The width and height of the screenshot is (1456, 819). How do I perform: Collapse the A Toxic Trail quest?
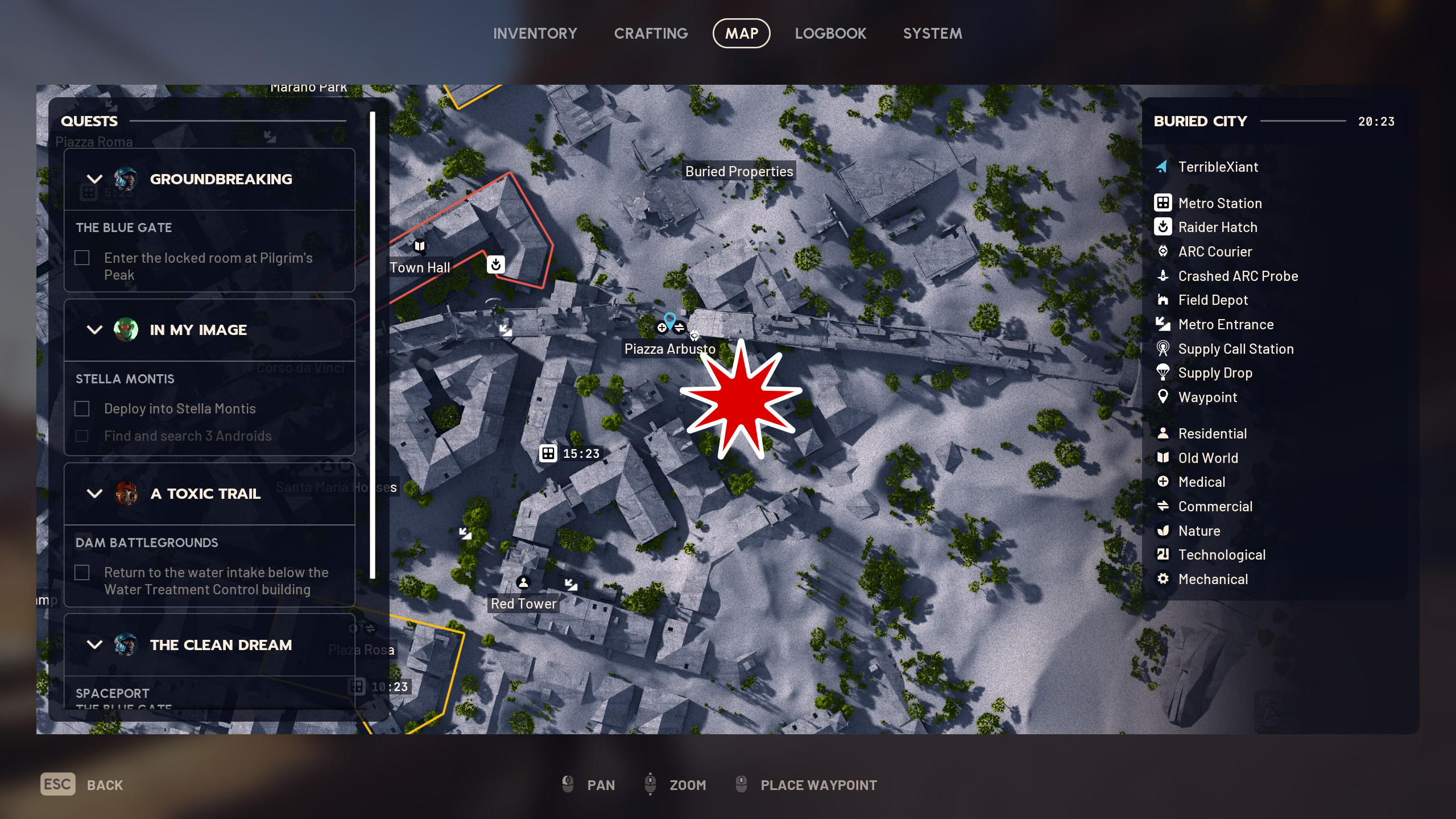(95, 494)
